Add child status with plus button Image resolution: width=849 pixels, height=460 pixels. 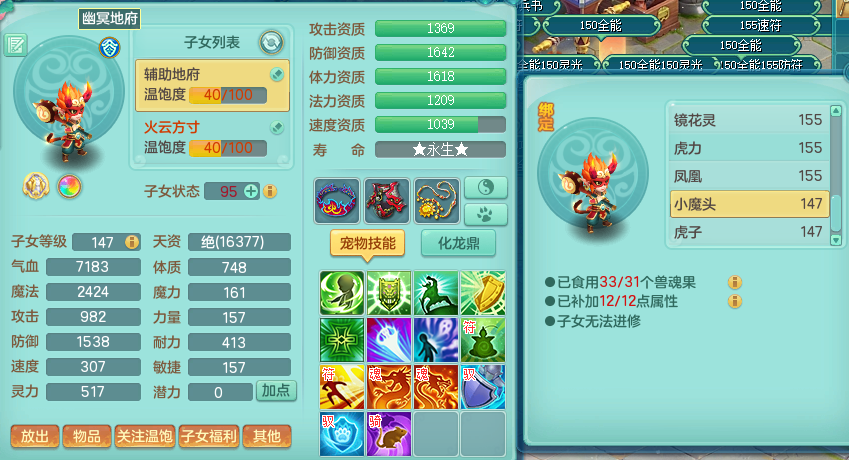point(252,191)
